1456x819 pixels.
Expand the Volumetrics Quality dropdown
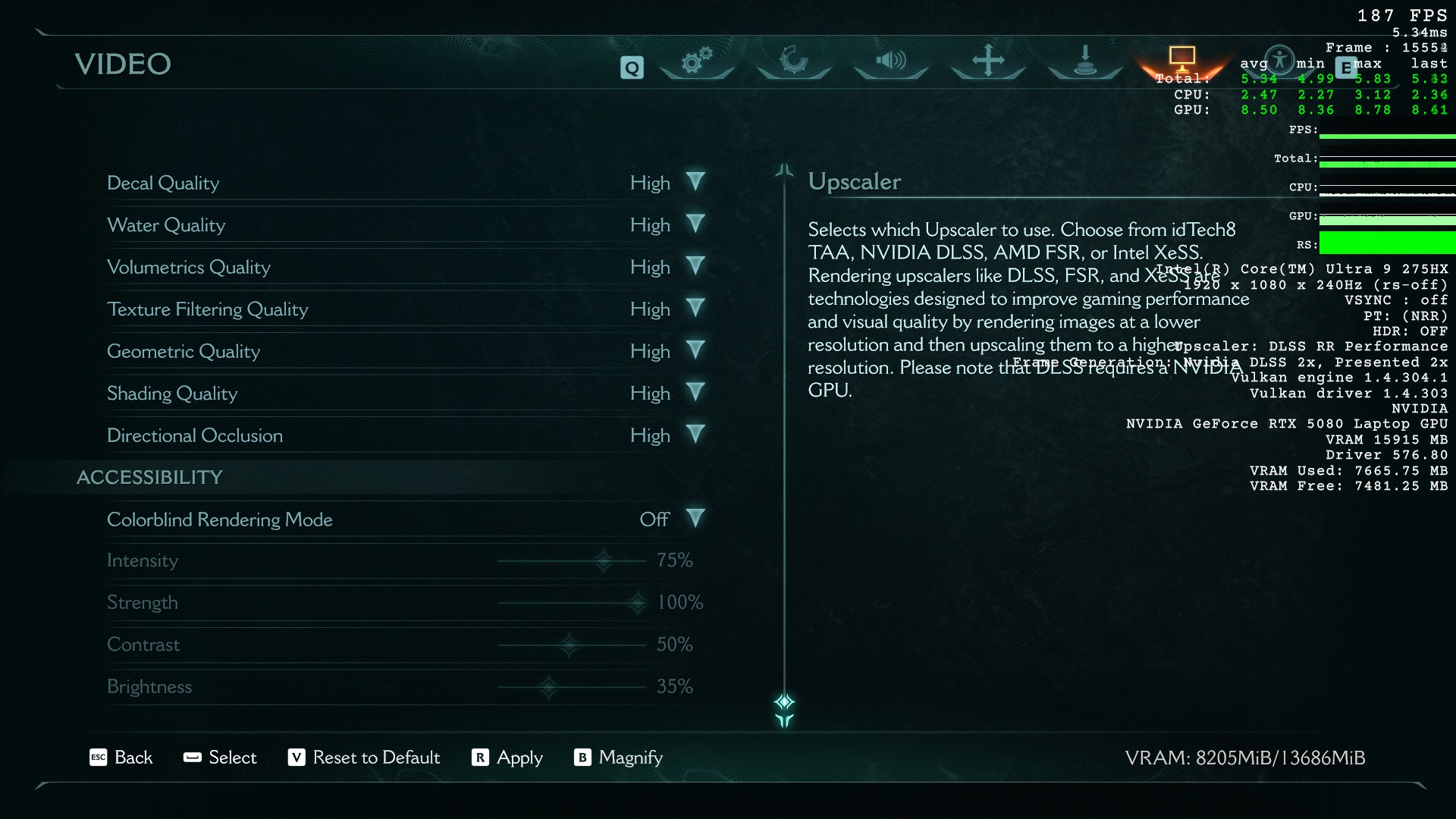click(695, 266)
